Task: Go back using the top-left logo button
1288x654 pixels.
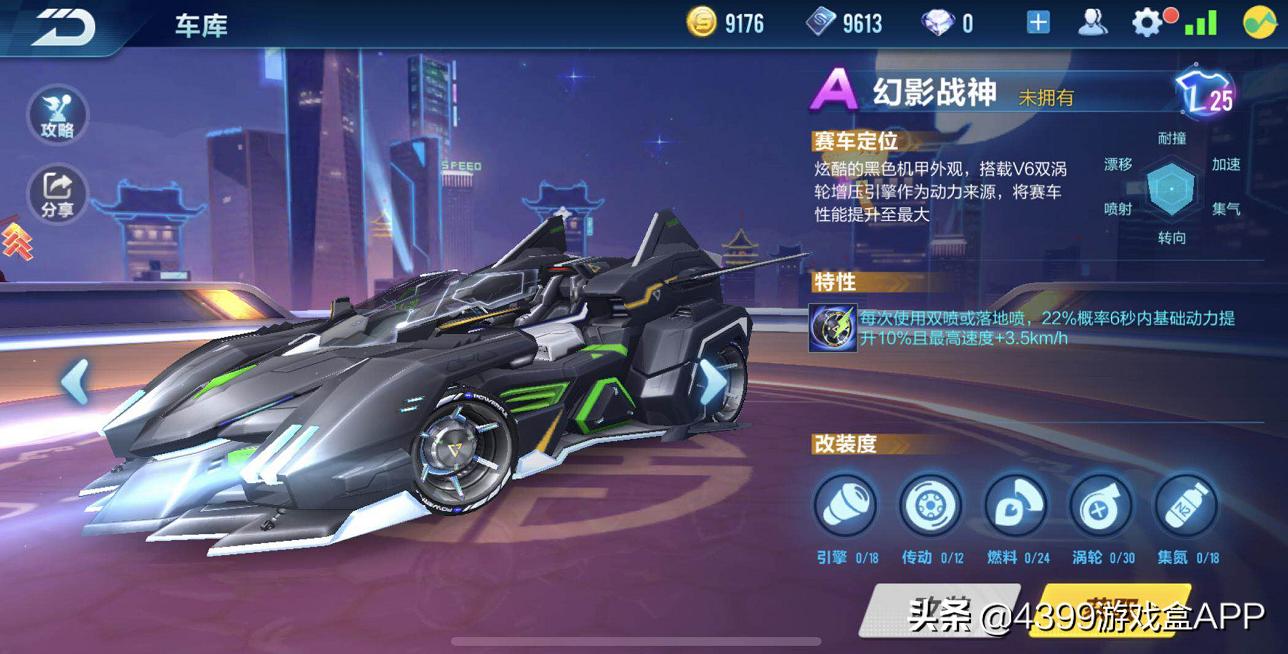Action: click(x=64, y=25)
